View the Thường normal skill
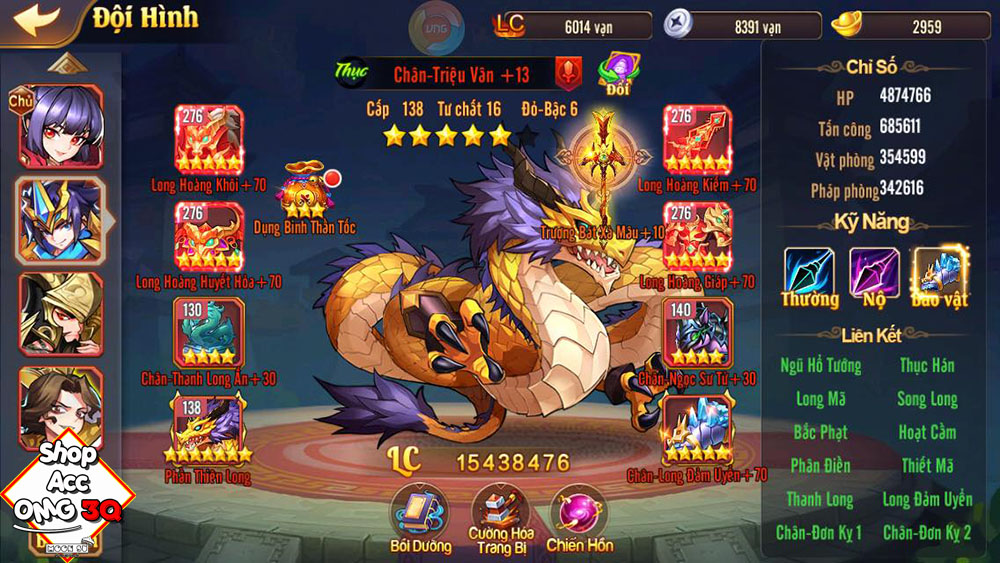 [x=809, y=273]
